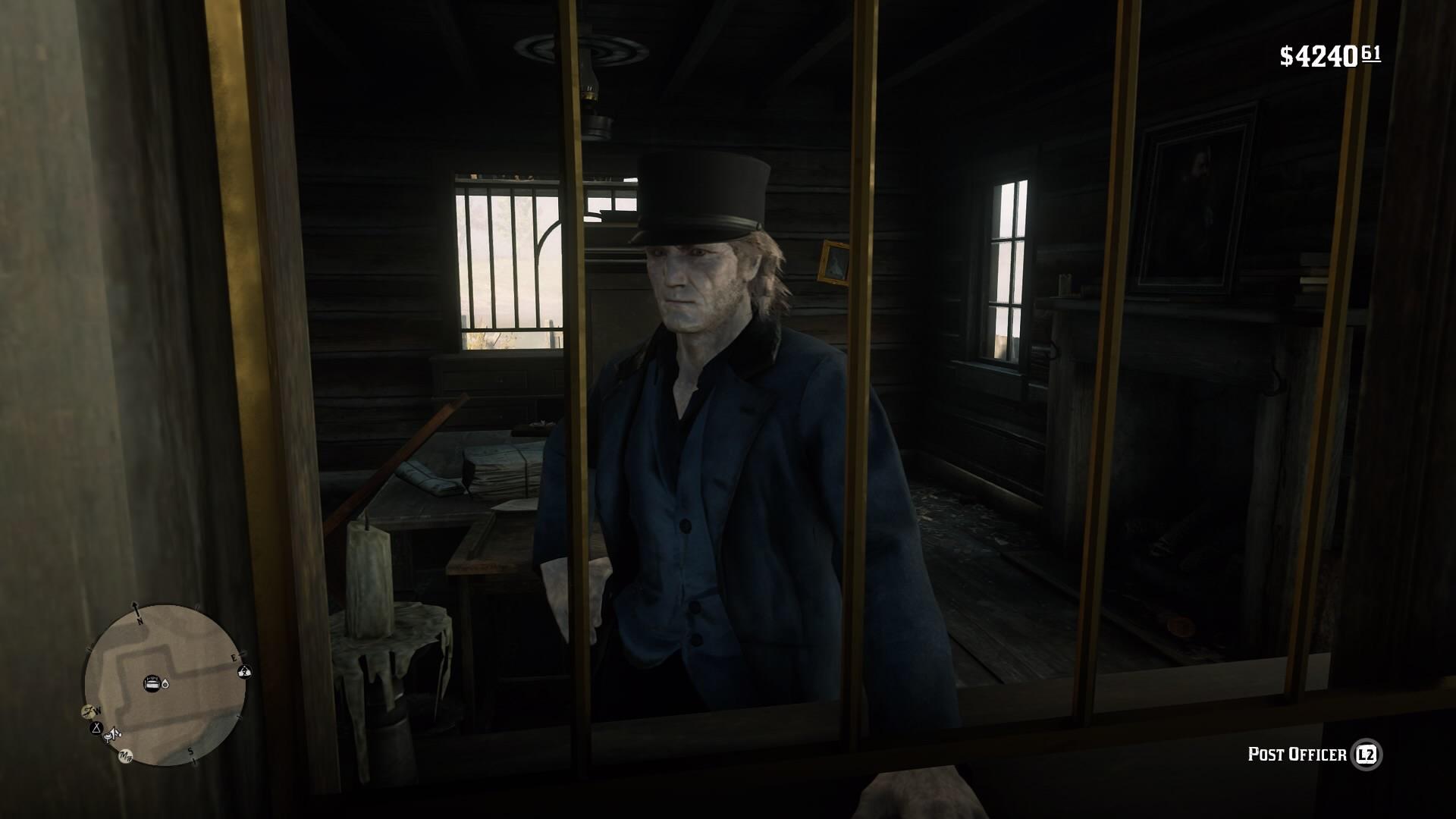This screenshot has height=819, width=1456.
Task: Select the water droplet icon beside the player blip
Action: pos(165,683)
